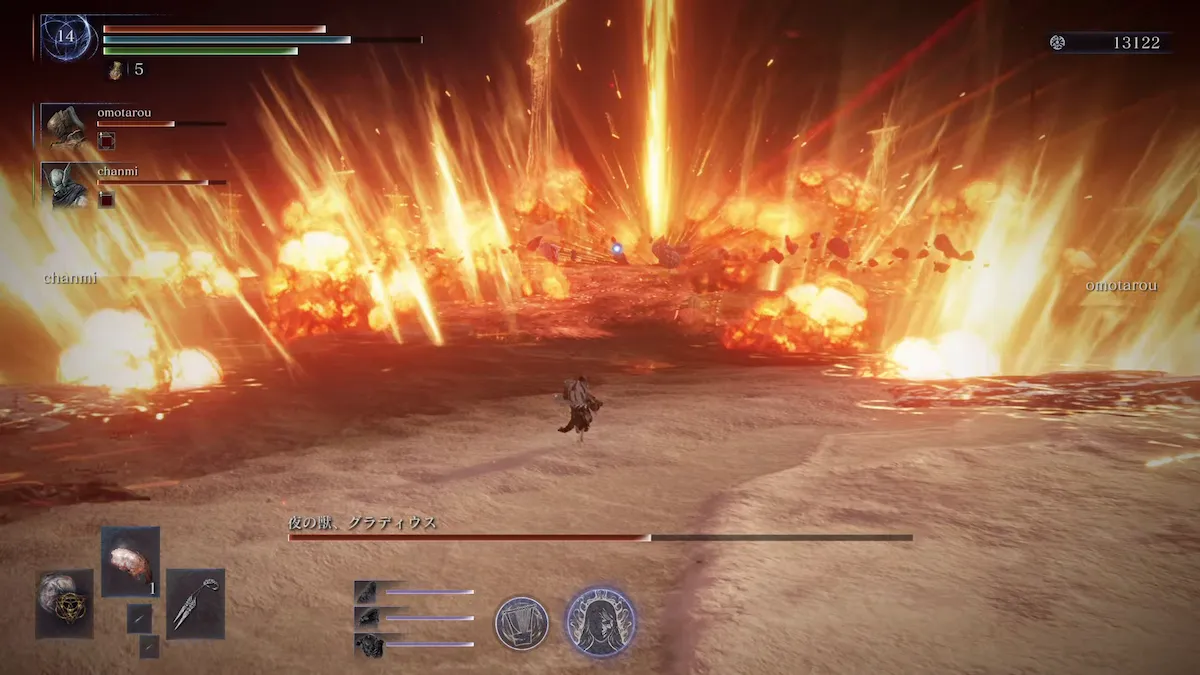Select the flask icon beside the 5 count
Screen dimensions: 1200x675
coord(116,70)
